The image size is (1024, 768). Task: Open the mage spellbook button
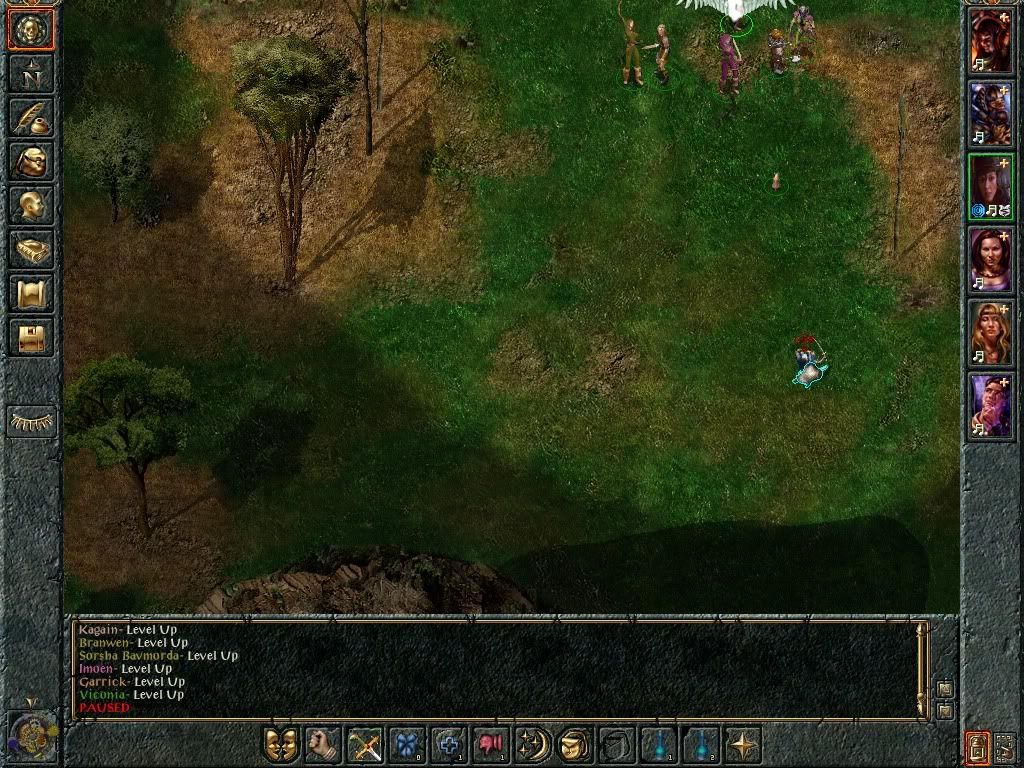tap(31, 249)
